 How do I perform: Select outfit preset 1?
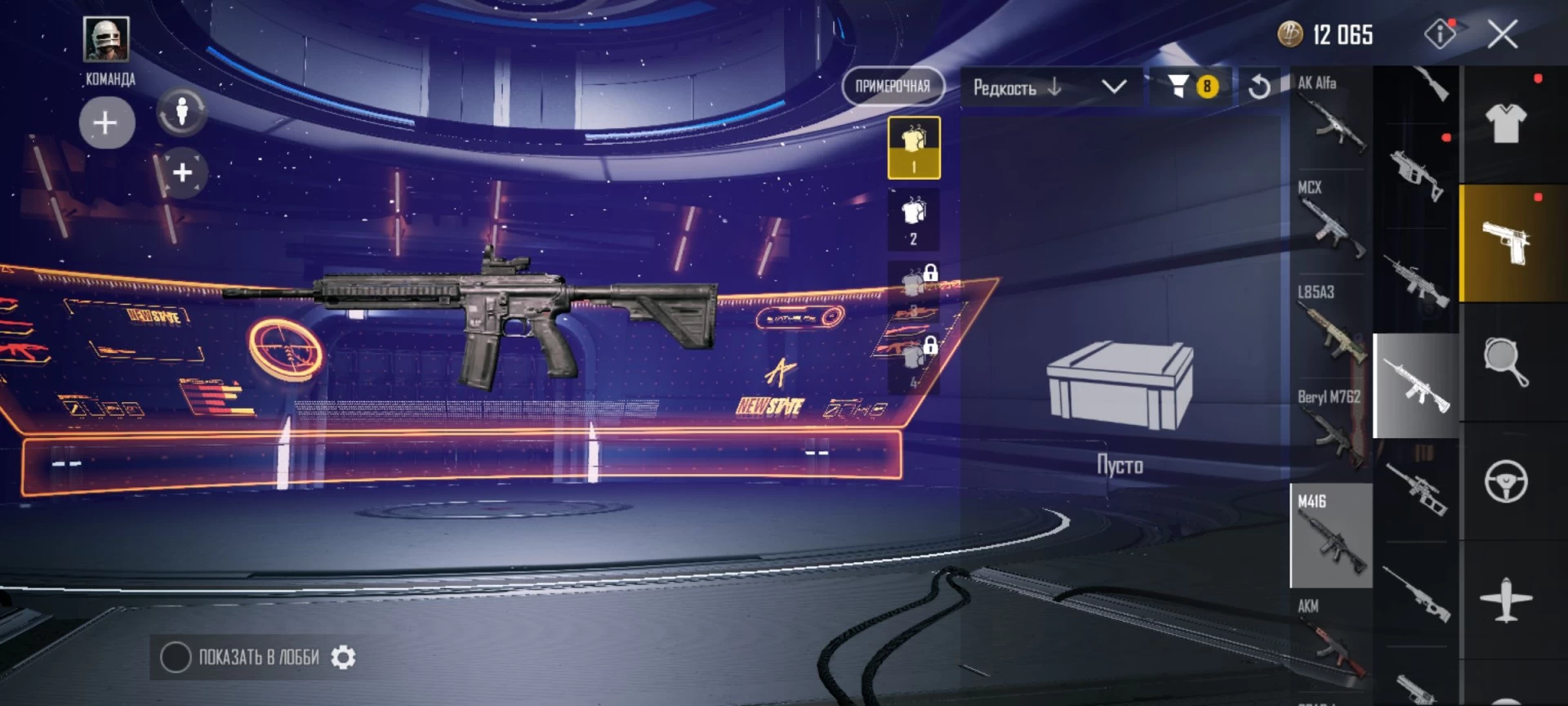(x=914, y=148)
